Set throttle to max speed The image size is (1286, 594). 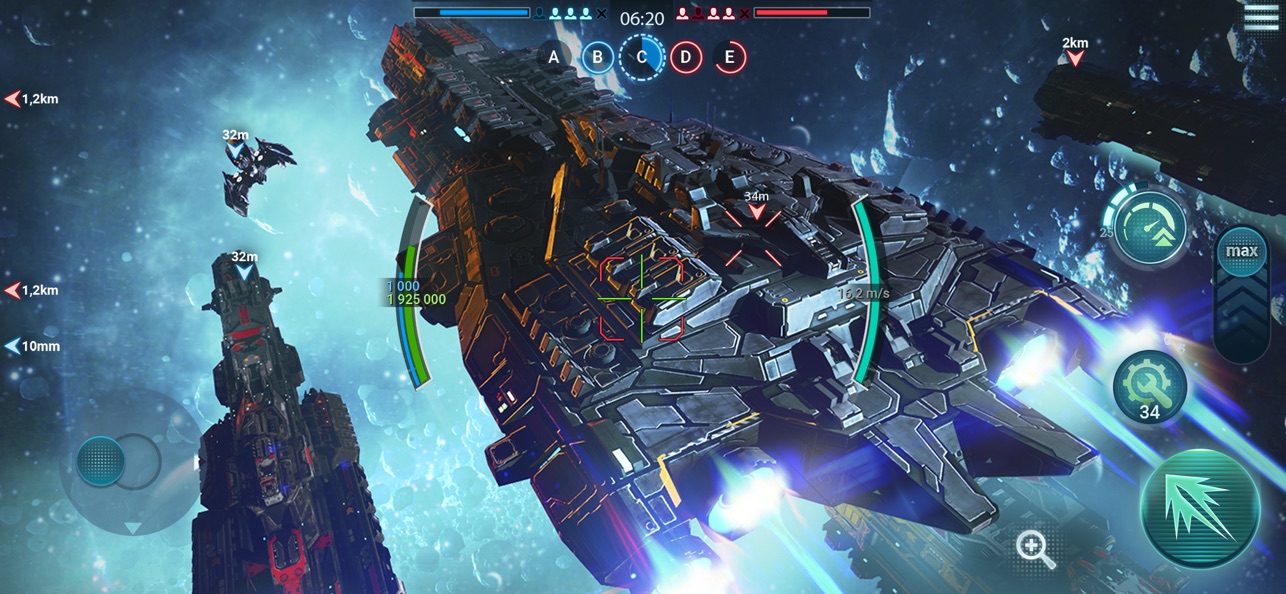(x=1242, y=251)
